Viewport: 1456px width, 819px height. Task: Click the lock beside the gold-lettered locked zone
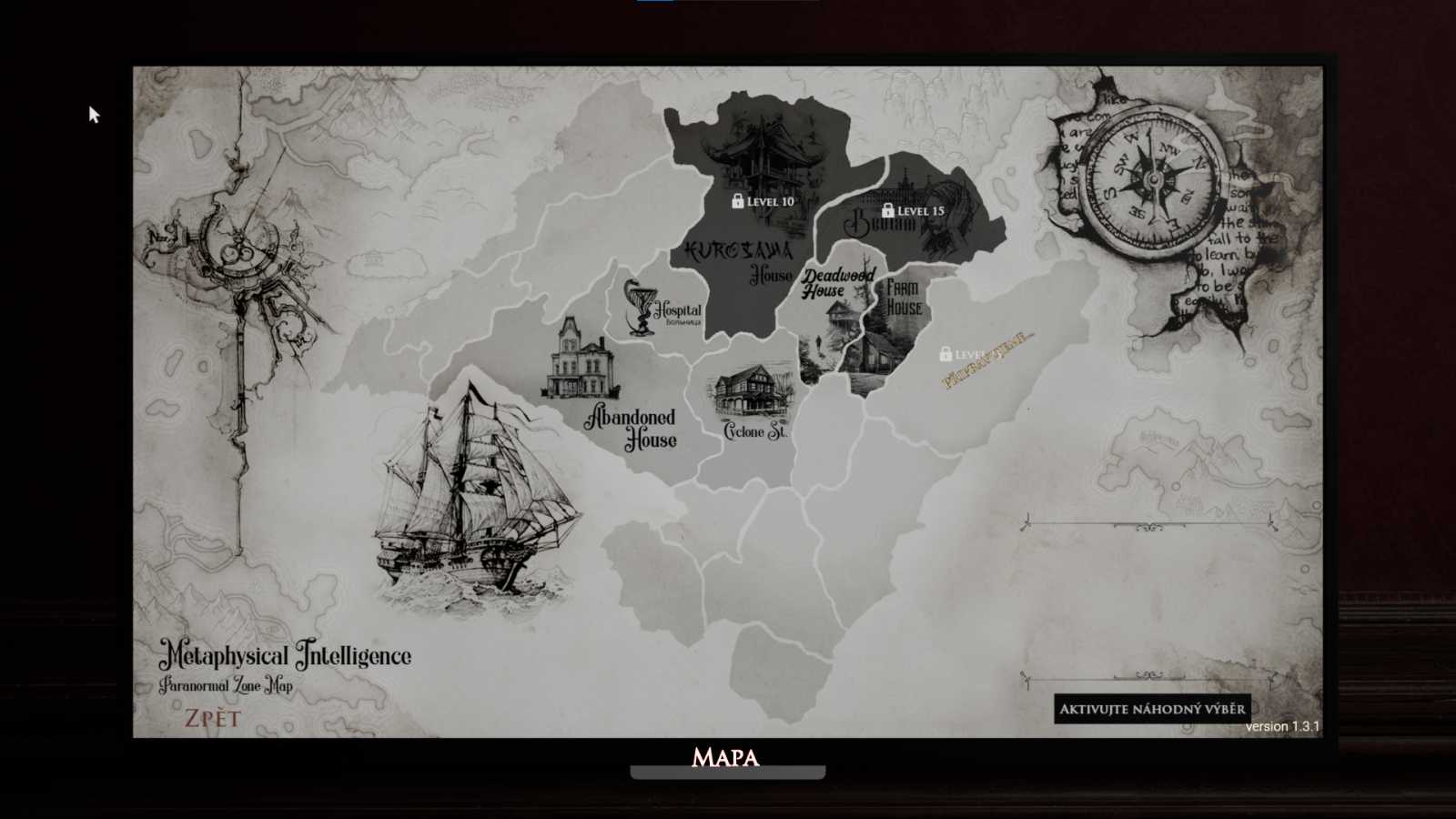click(x=945, y=351)
